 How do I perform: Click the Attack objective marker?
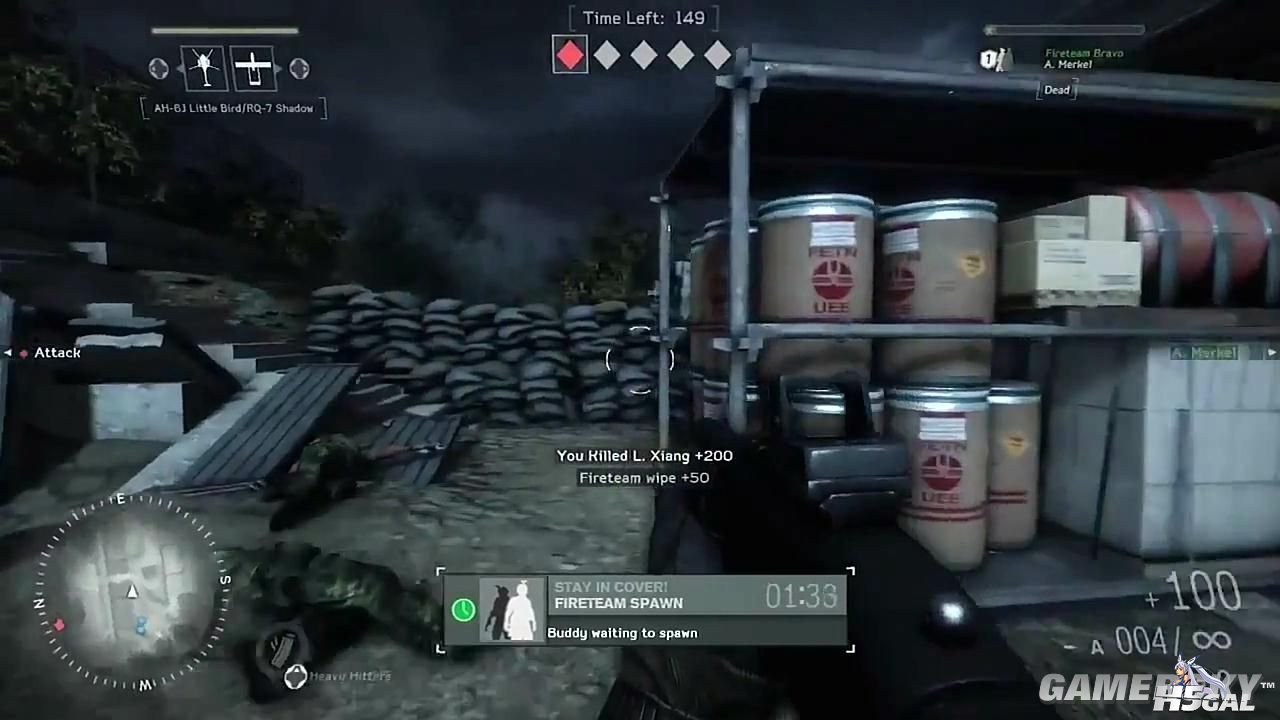pos(50,353)
